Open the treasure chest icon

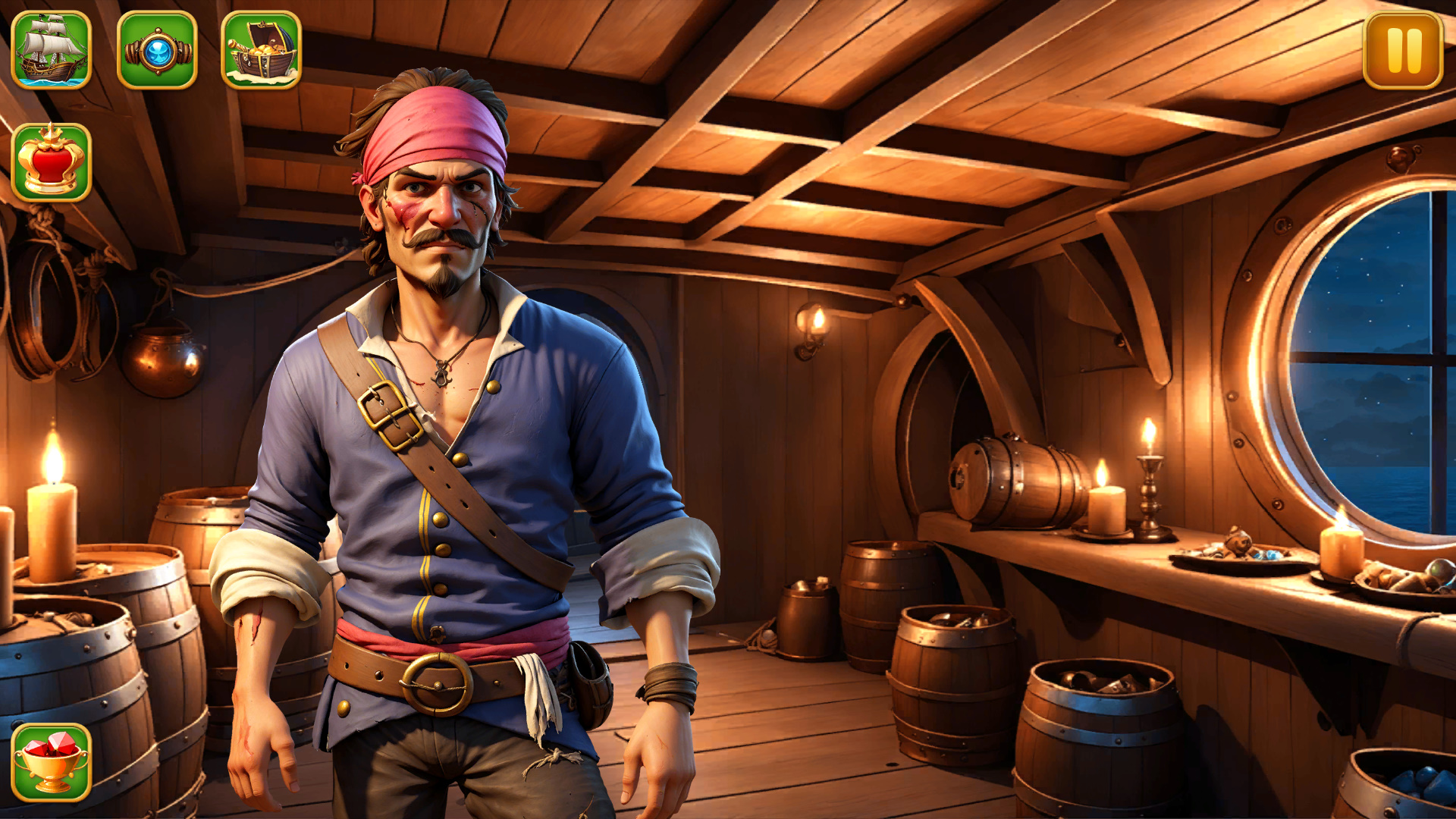click(x=261, y=50)
